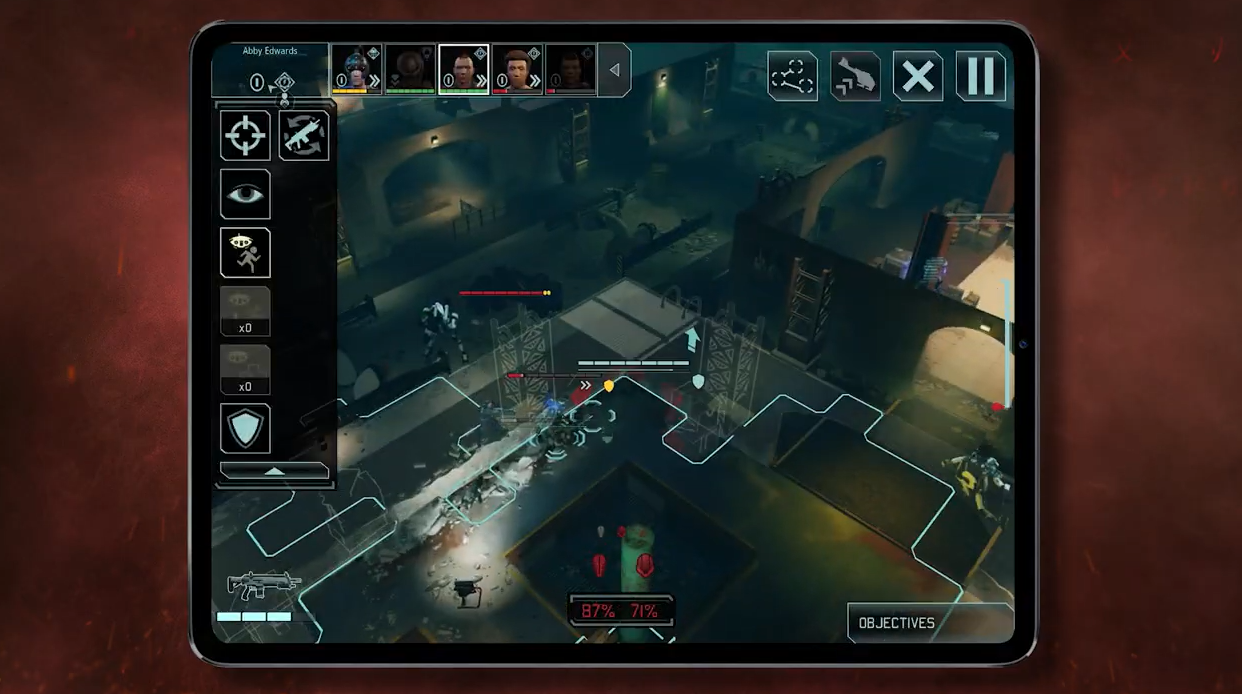
Task: Click the helicopter evacuation button
Action: pos(855,76)
